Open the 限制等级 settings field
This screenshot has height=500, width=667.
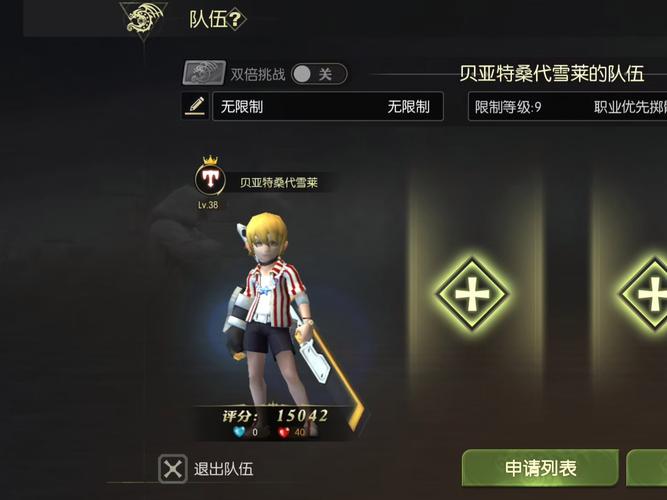point(567,106)
